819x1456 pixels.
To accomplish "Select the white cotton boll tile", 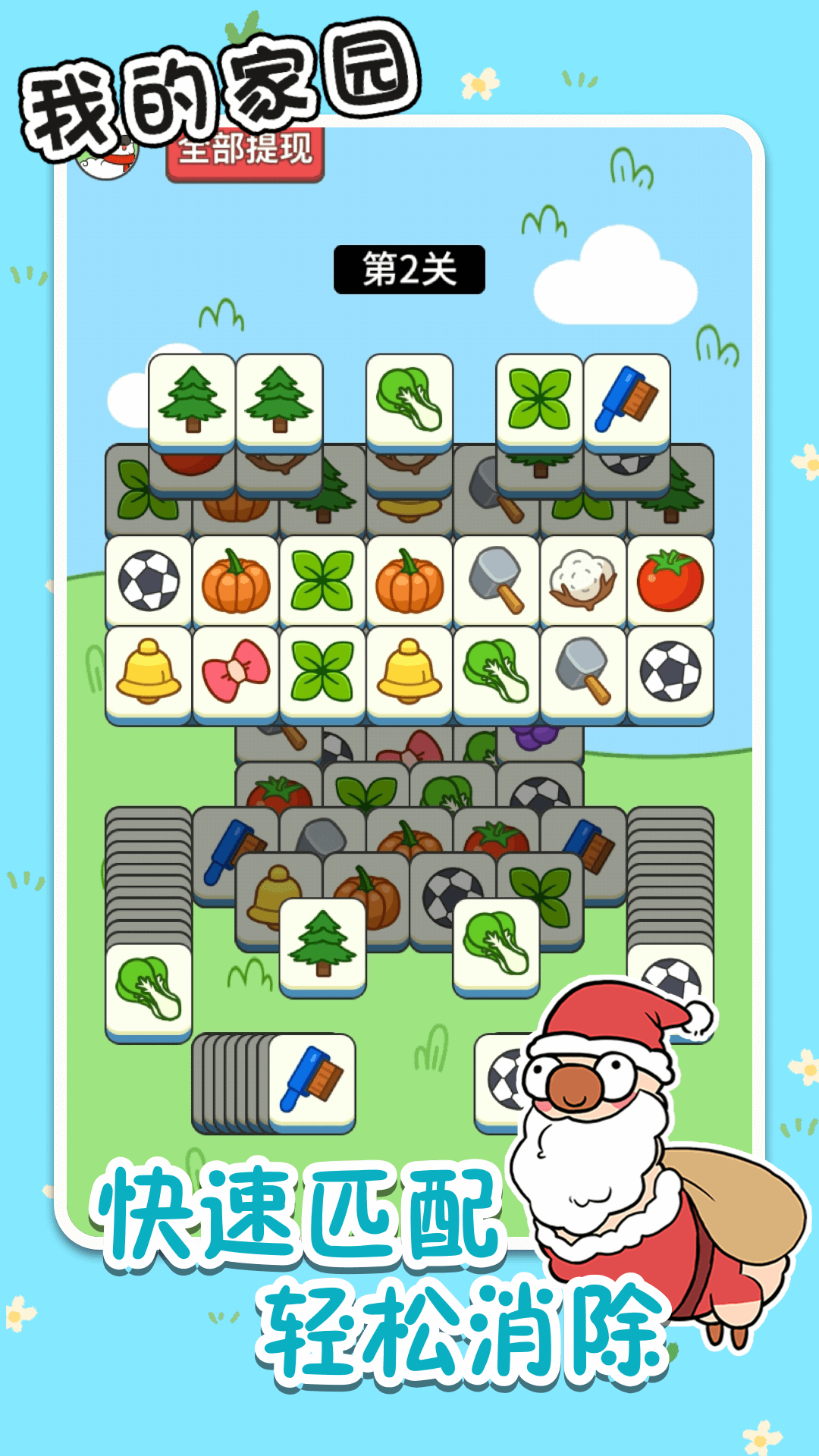I will pyautogui.click(x=583, y=580).
